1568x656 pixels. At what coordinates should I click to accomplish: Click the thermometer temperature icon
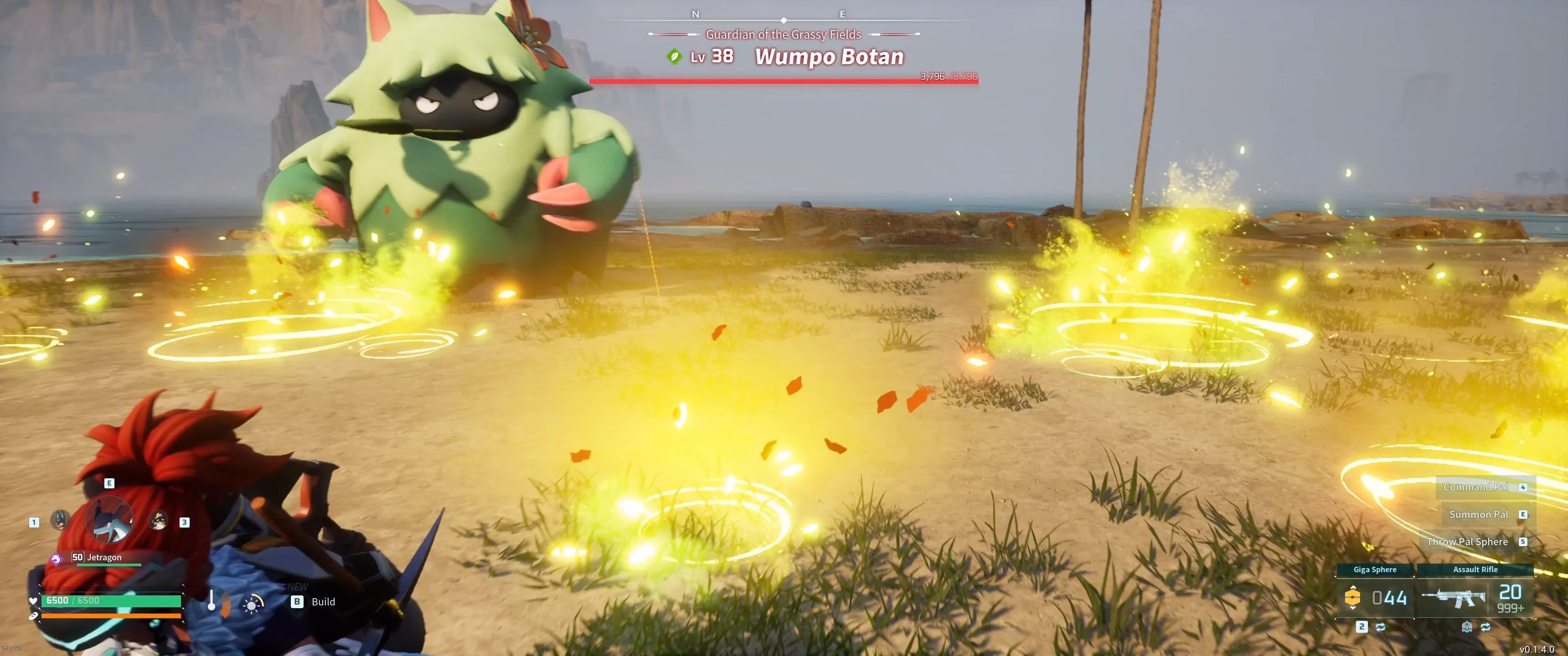(212, 600)
